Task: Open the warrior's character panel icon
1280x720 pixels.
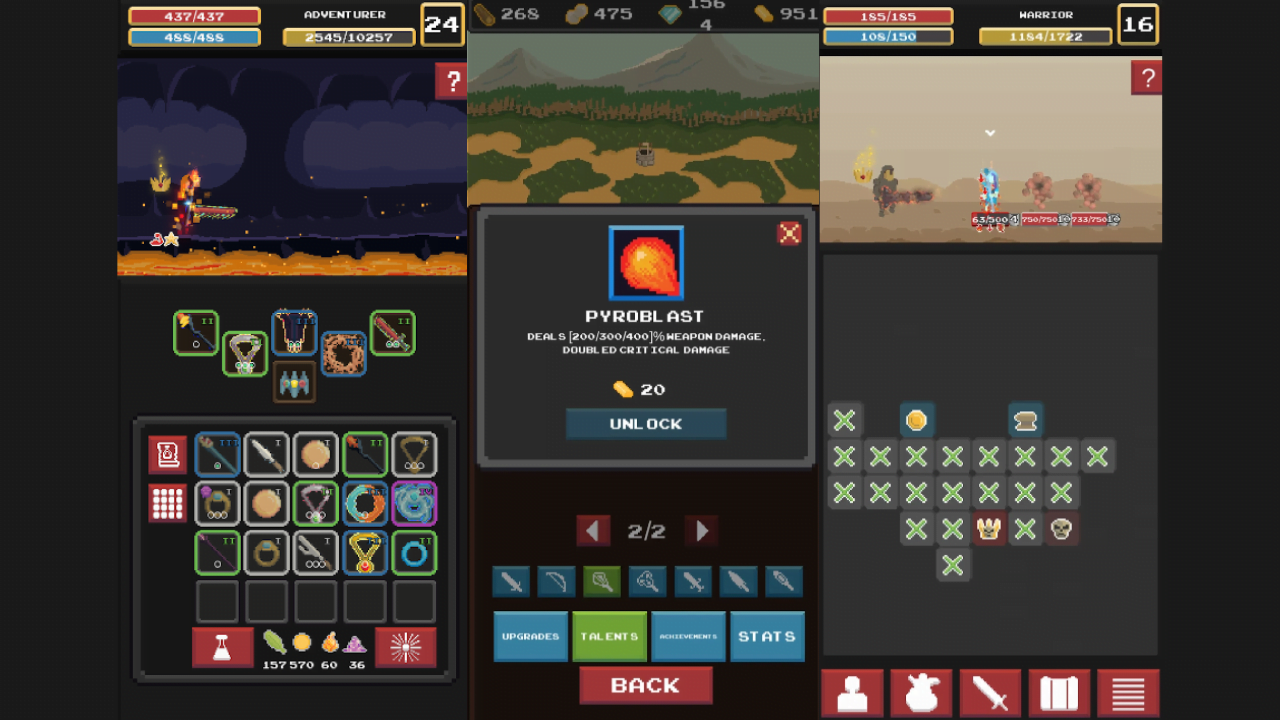Action: coord(851,693)
